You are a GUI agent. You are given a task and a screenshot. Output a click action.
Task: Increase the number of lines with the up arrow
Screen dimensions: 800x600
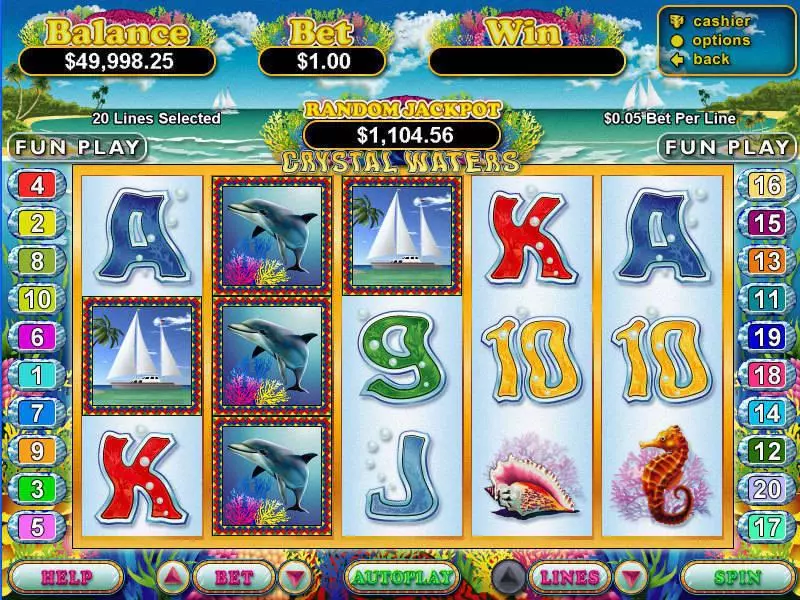coord(509,577)
